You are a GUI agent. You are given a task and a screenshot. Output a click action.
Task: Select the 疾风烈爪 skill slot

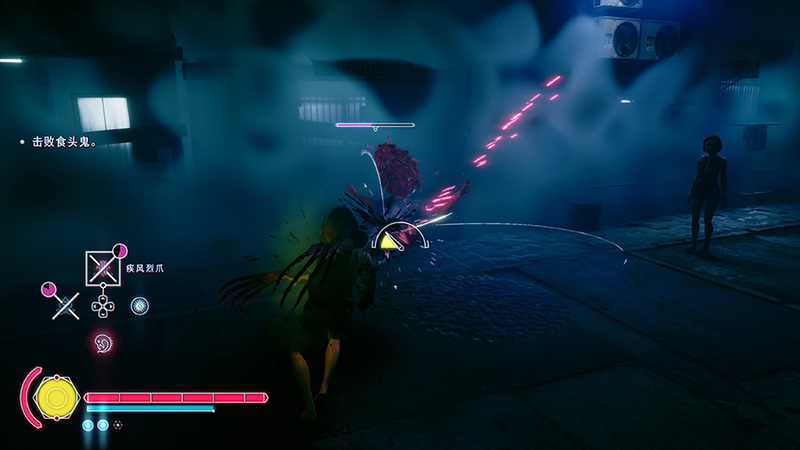[x=102, y=265]
